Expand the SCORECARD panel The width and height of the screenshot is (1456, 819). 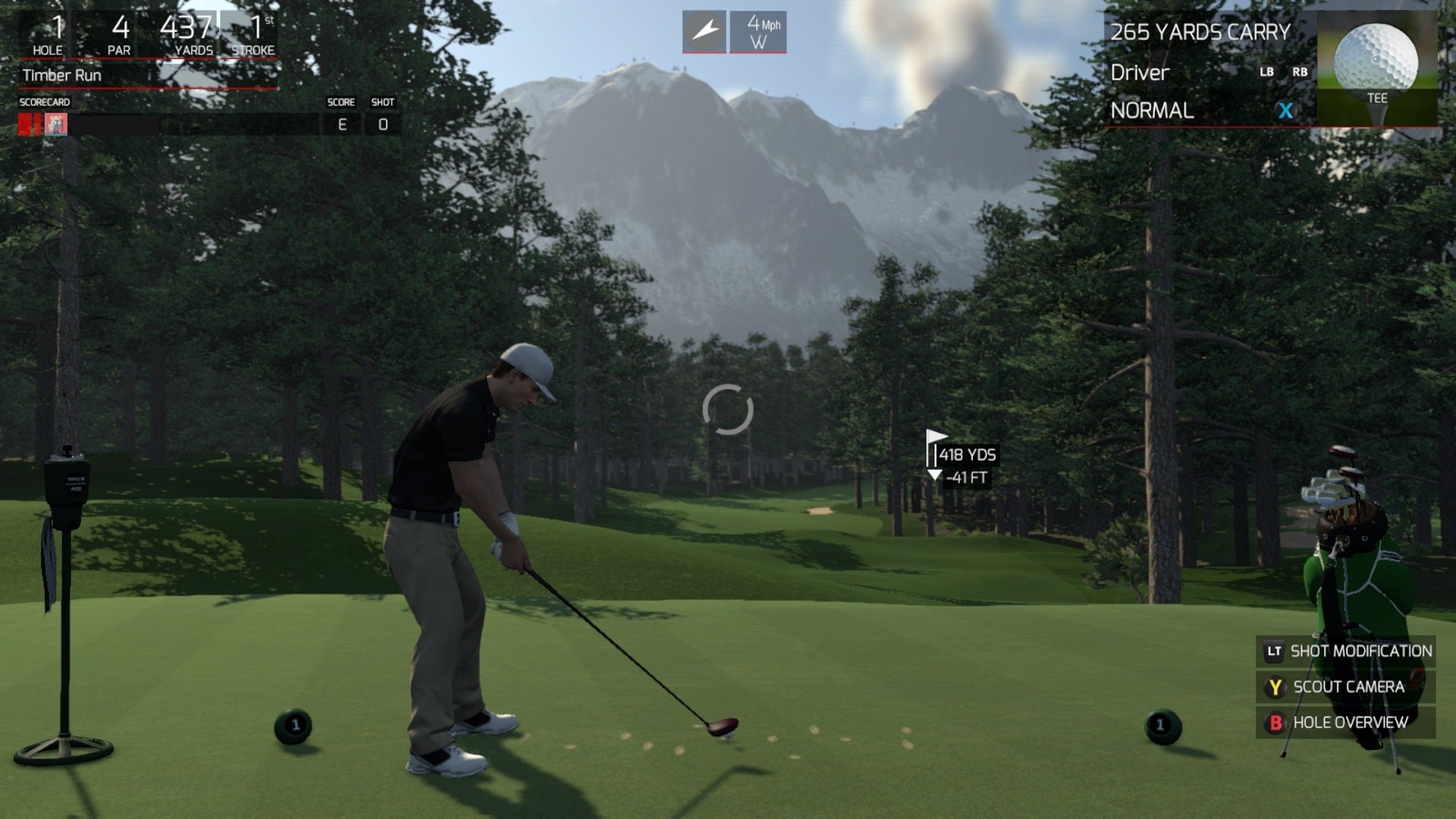click(45, 100)
